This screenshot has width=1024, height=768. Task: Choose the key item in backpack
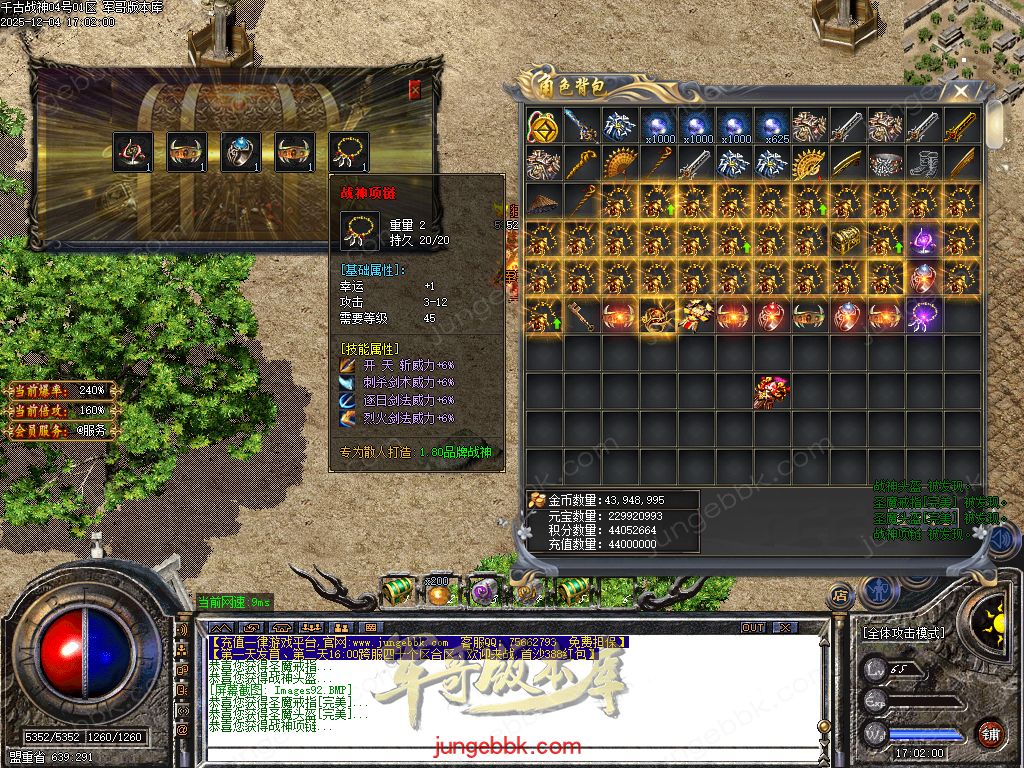[x=582, y=316]
